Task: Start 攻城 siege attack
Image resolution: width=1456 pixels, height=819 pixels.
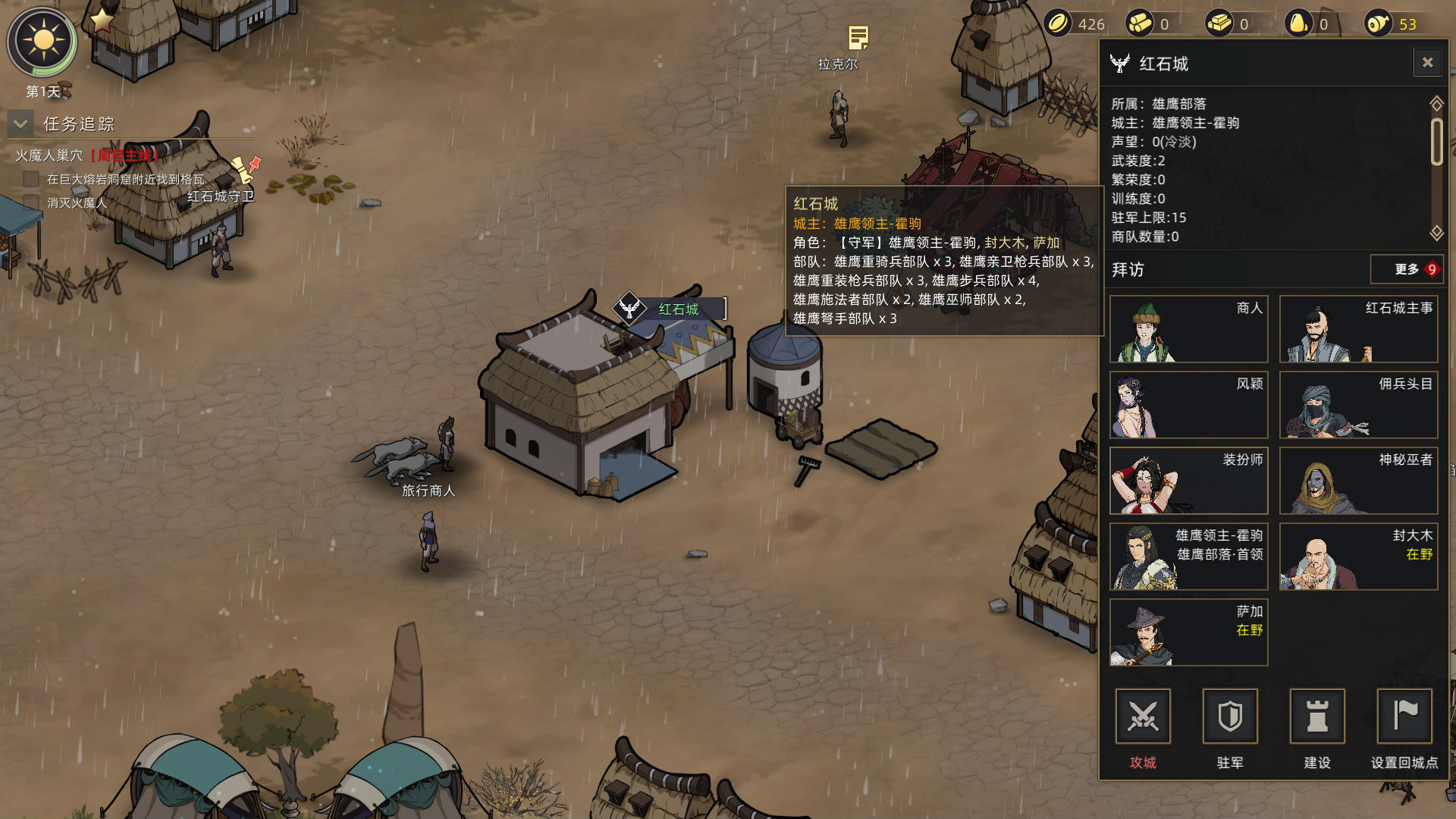Action: coord(1143,717)
